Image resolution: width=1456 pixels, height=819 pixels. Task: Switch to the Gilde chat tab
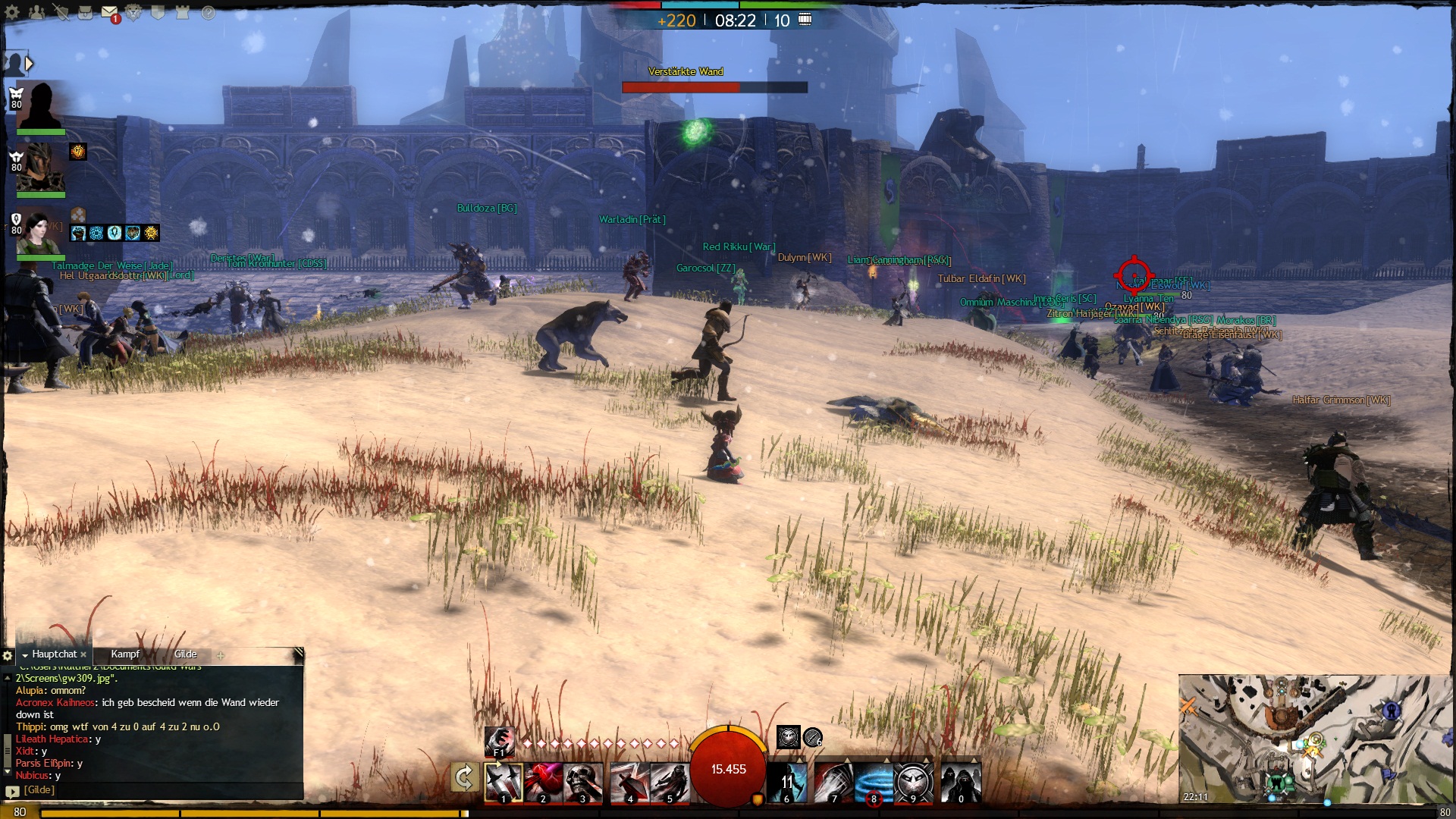185,654
